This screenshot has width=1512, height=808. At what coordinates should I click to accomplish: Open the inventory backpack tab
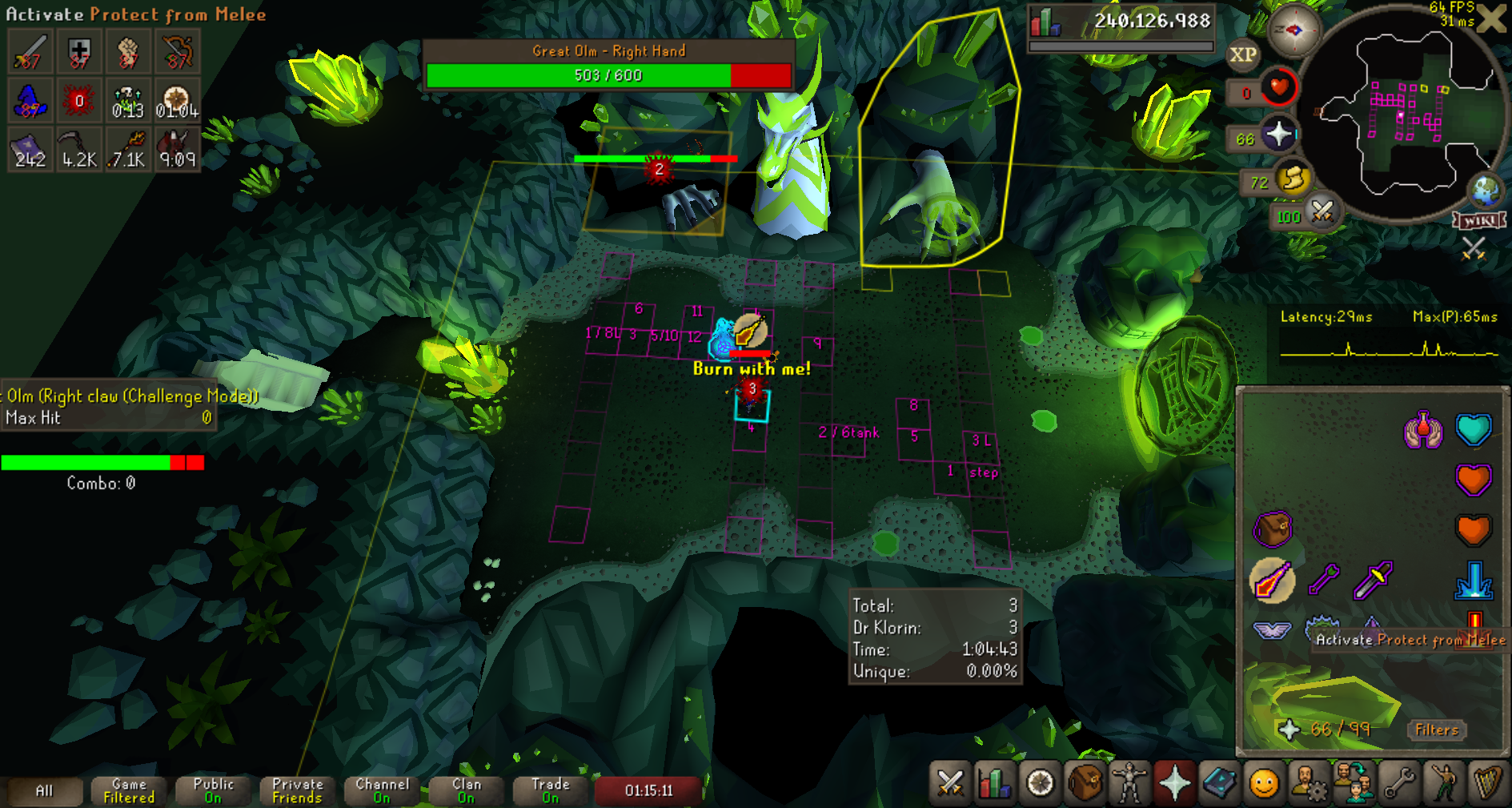click(1085, 782)
